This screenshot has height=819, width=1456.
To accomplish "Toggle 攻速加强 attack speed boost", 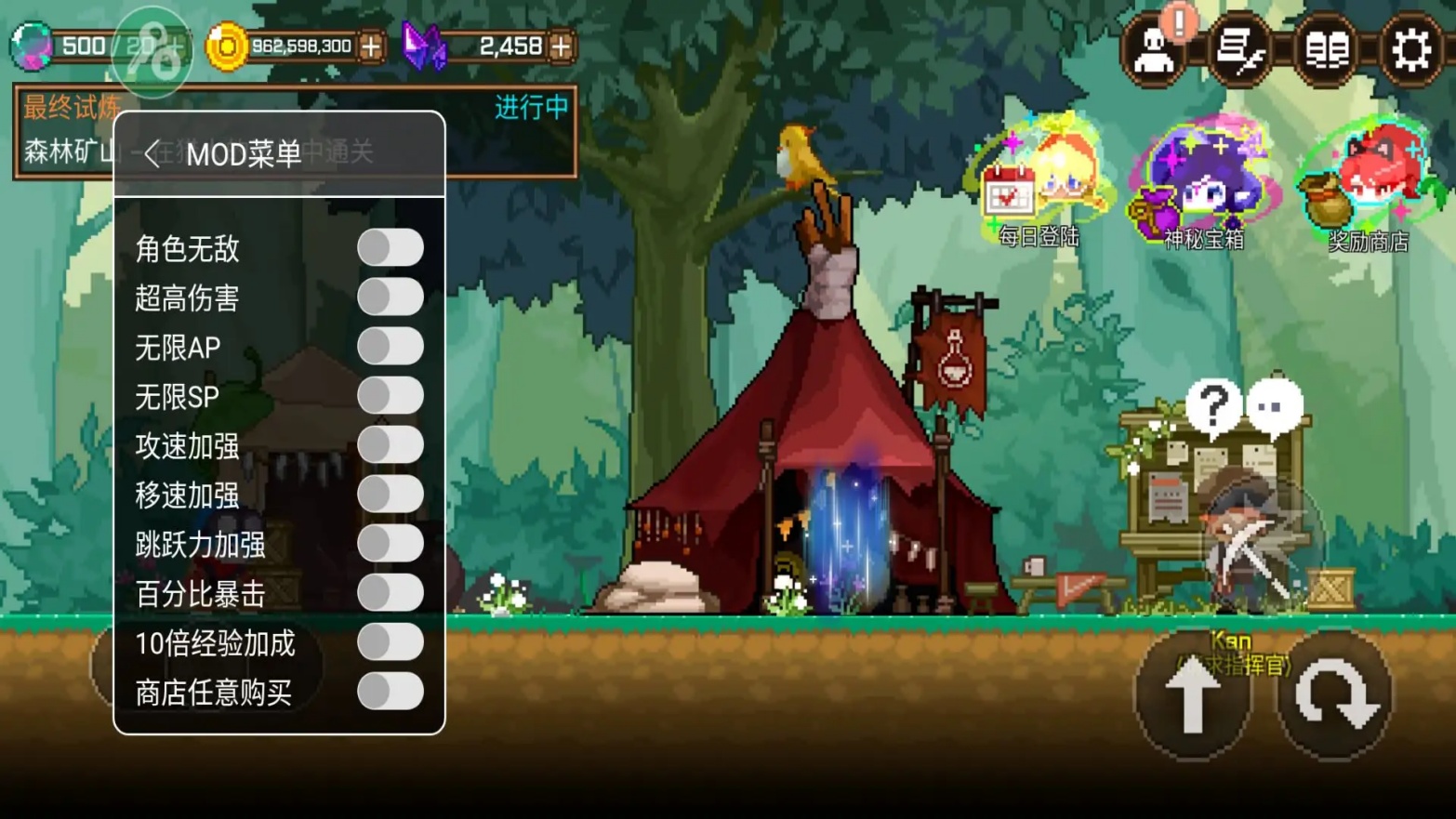I will 390,445.
